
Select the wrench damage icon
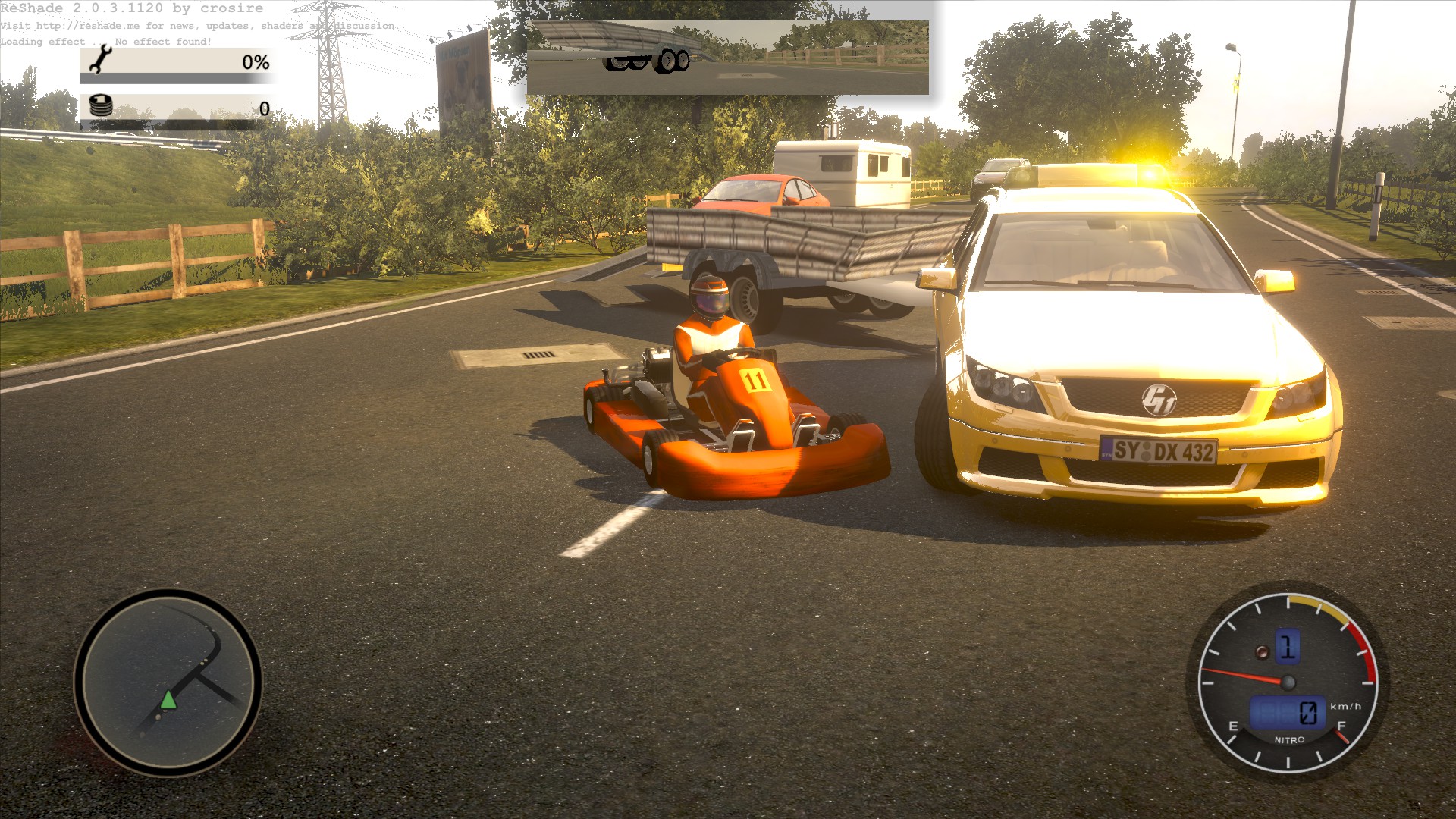[100, 59]
